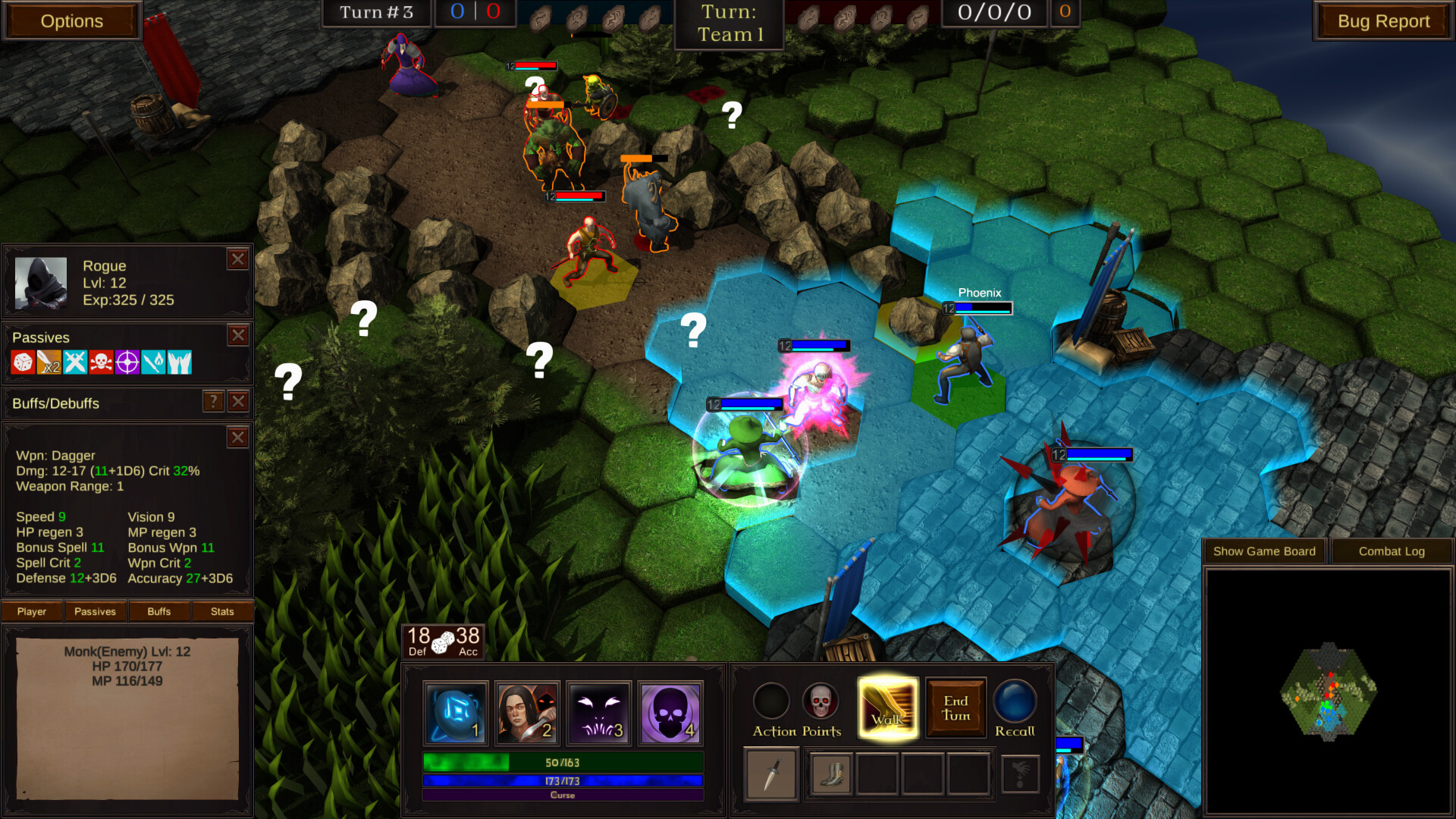
Task: Open the crossed swords passive
Action: pyautogui.click(x=74, y=362)
